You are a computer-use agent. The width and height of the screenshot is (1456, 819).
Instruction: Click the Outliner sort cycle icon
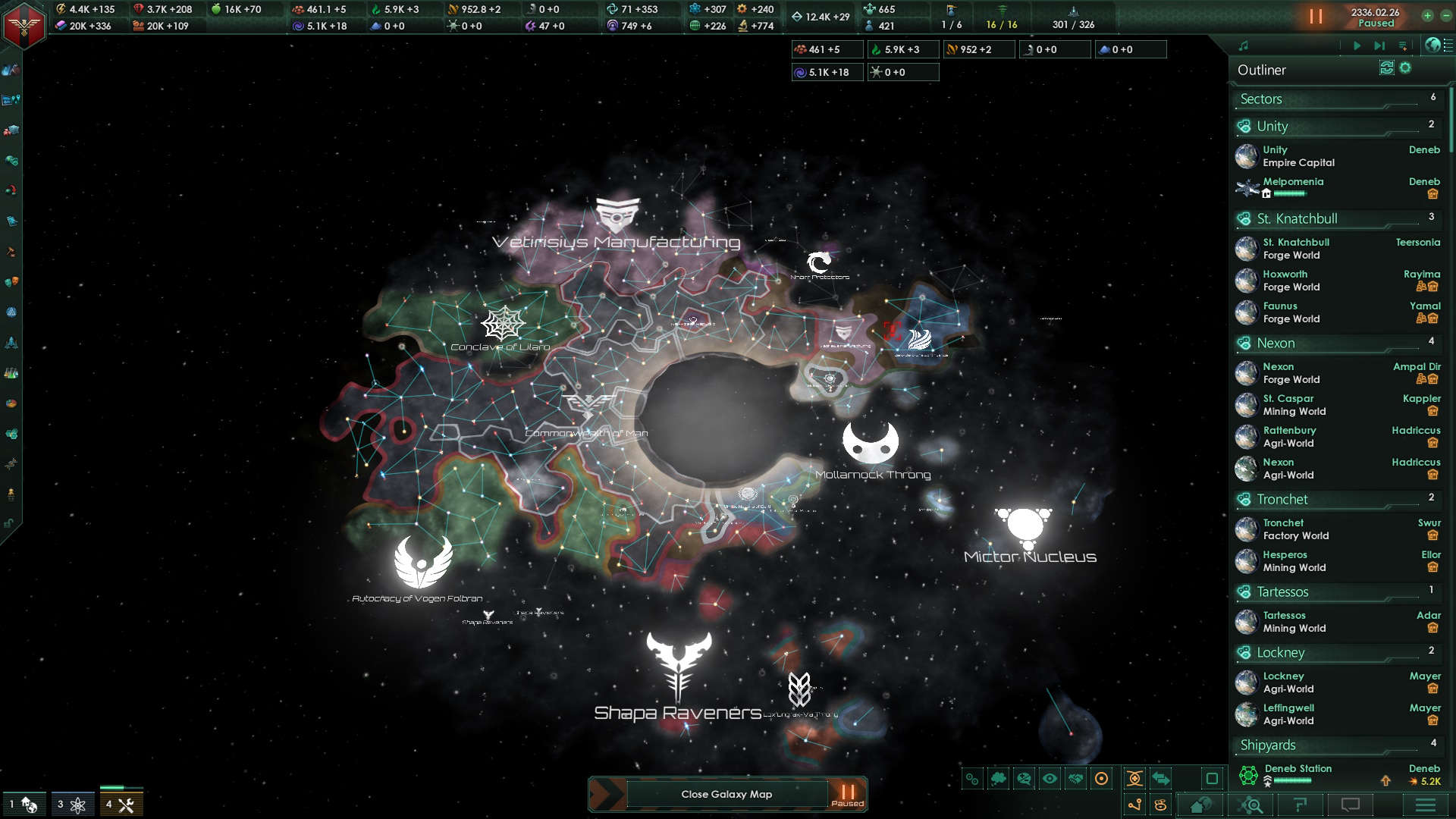(1386, 68)
